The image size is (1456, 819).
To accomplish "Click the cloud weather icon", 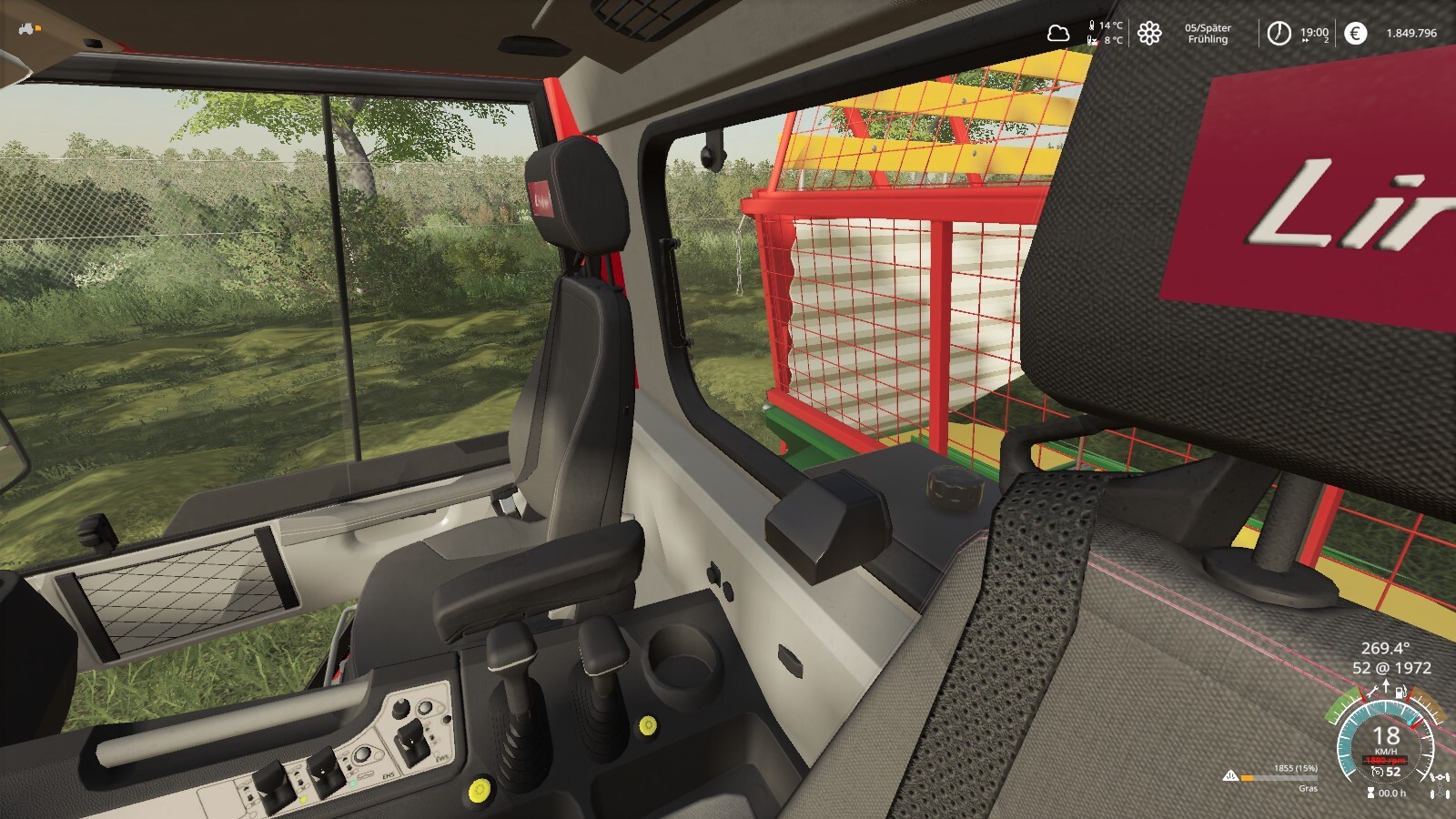I will tap(1057, 34).
